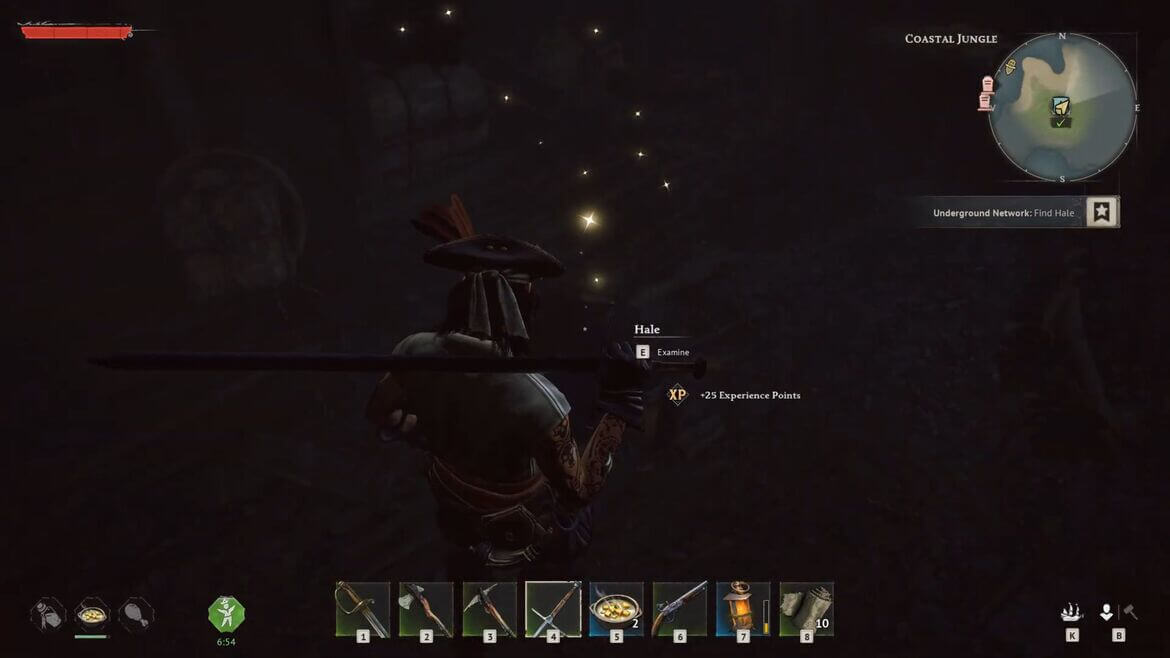
Task: Select the rapier in hotbar slot 4
Action: pyautogui.click(x=553, y=609)
